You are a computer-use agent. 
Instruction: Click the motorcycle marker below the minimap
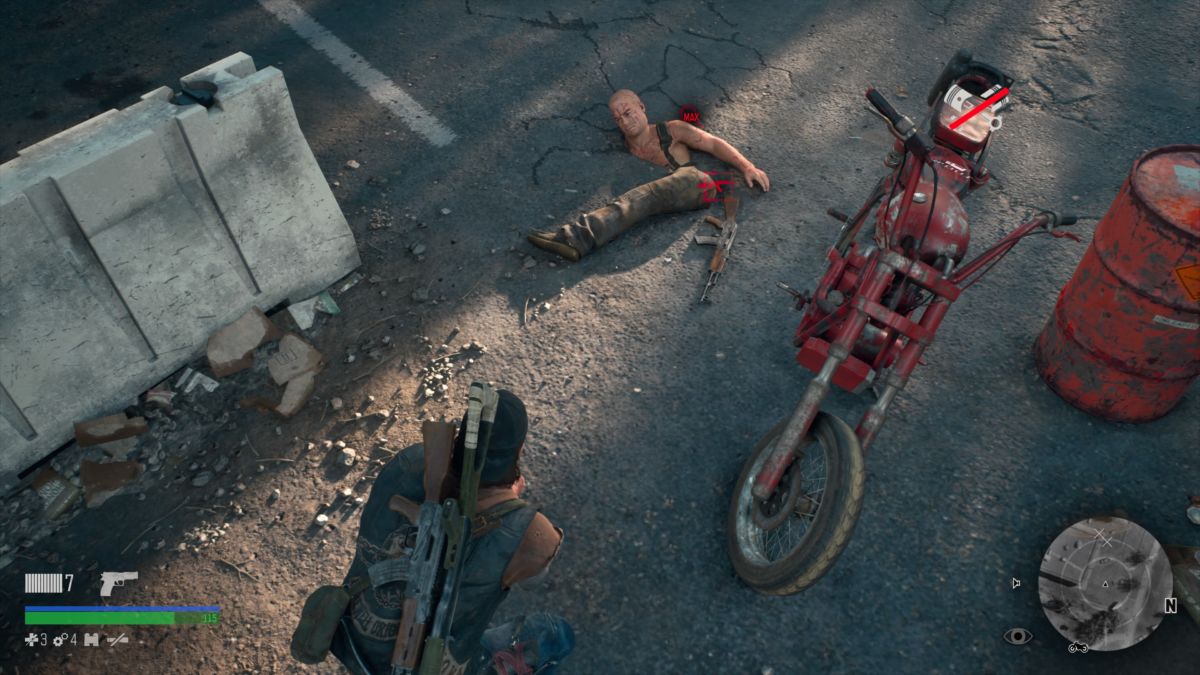1078,647
